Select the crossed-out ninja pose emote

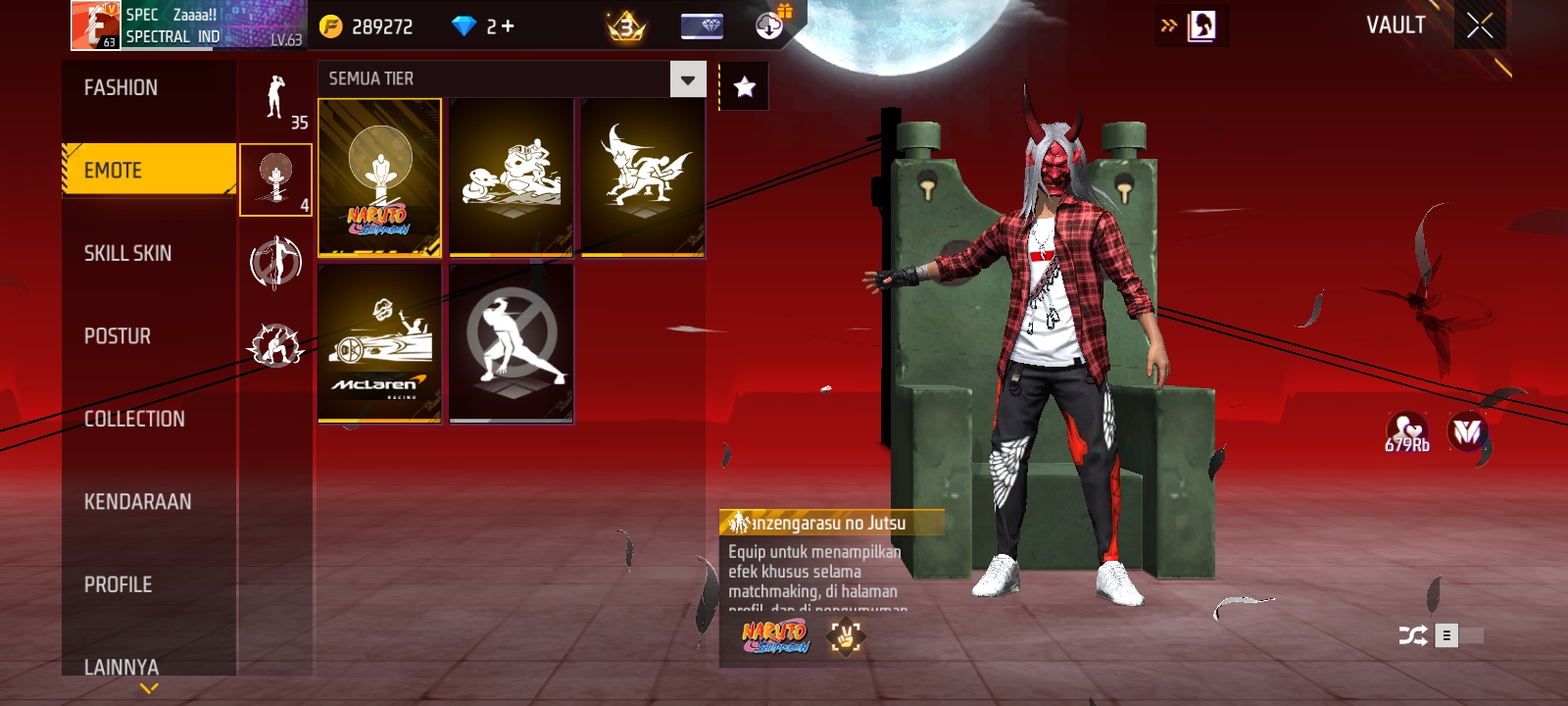[512, 343]
